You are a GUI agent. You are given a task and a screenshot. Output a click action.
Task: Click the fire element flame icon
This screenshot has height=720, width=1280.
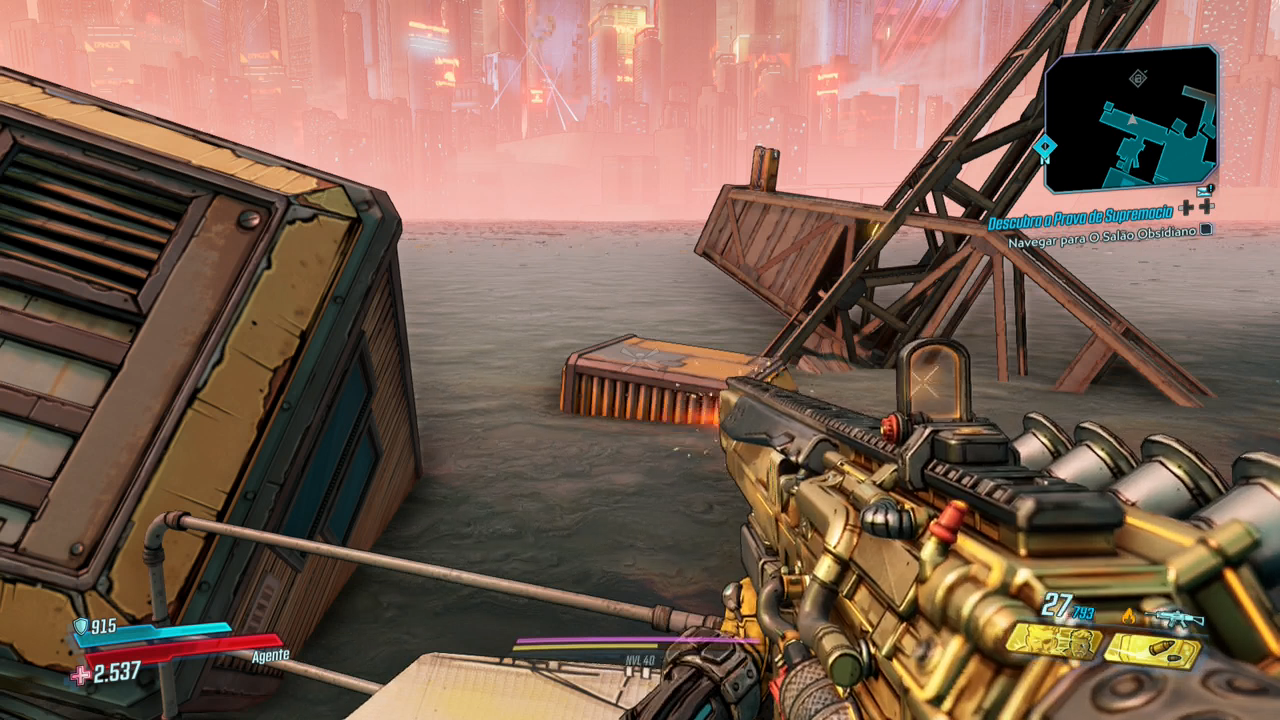pyautogui.click(x=1129, y=618)
